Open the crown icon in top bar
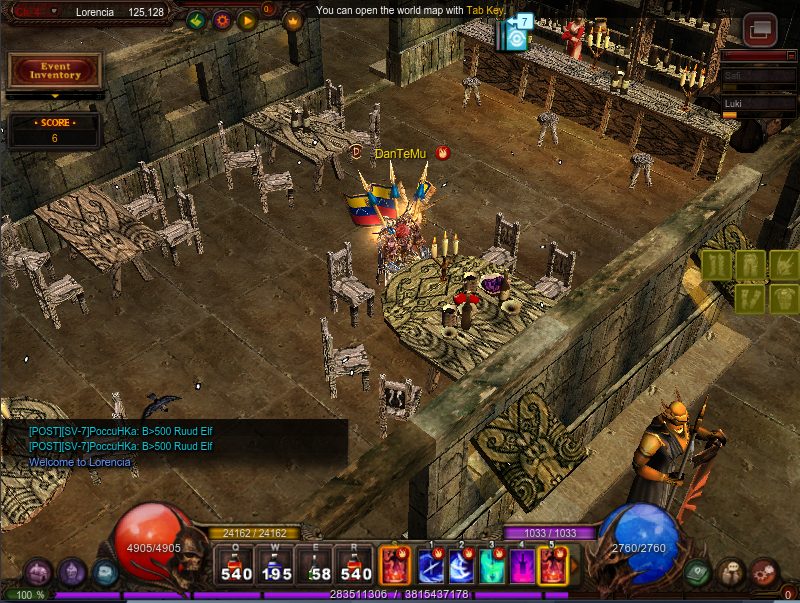The image size is (800, 603). pyautogui.click(x=293, y=20)
